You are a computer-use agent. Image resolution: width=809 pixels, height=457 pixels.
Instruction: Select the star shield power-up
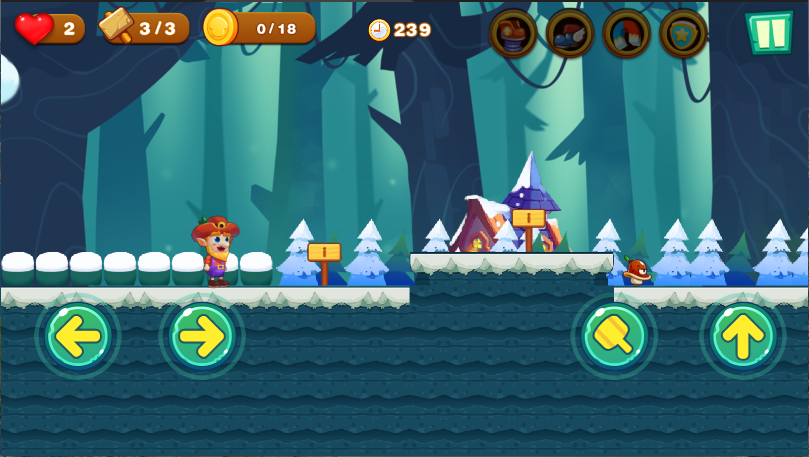pyautogui.click(x=684, y=33)
